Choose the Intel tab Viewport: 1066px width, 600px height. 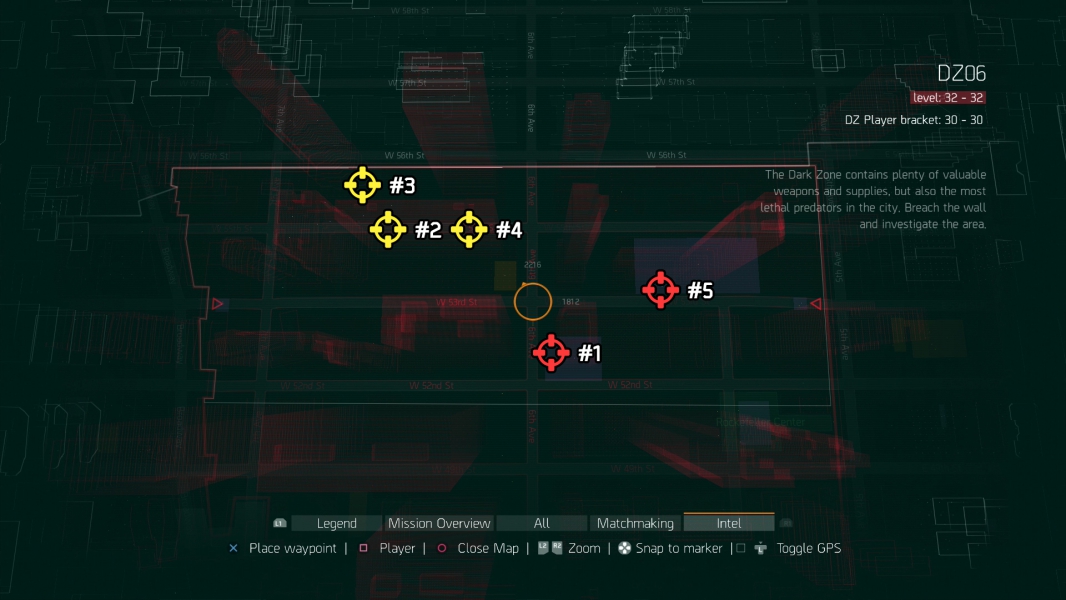pyautogui.click(x=729, y=523)
